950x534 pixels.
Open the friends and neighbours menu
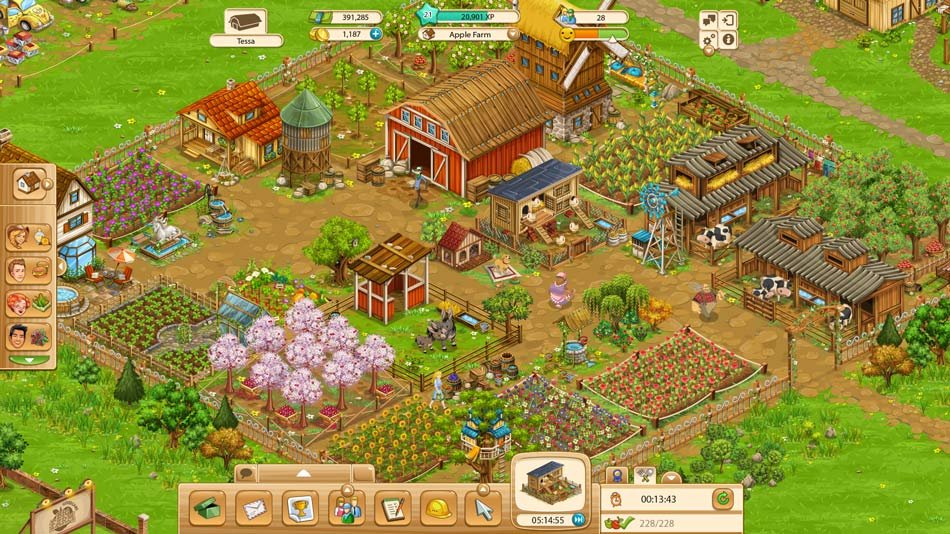tap(346, 508)
